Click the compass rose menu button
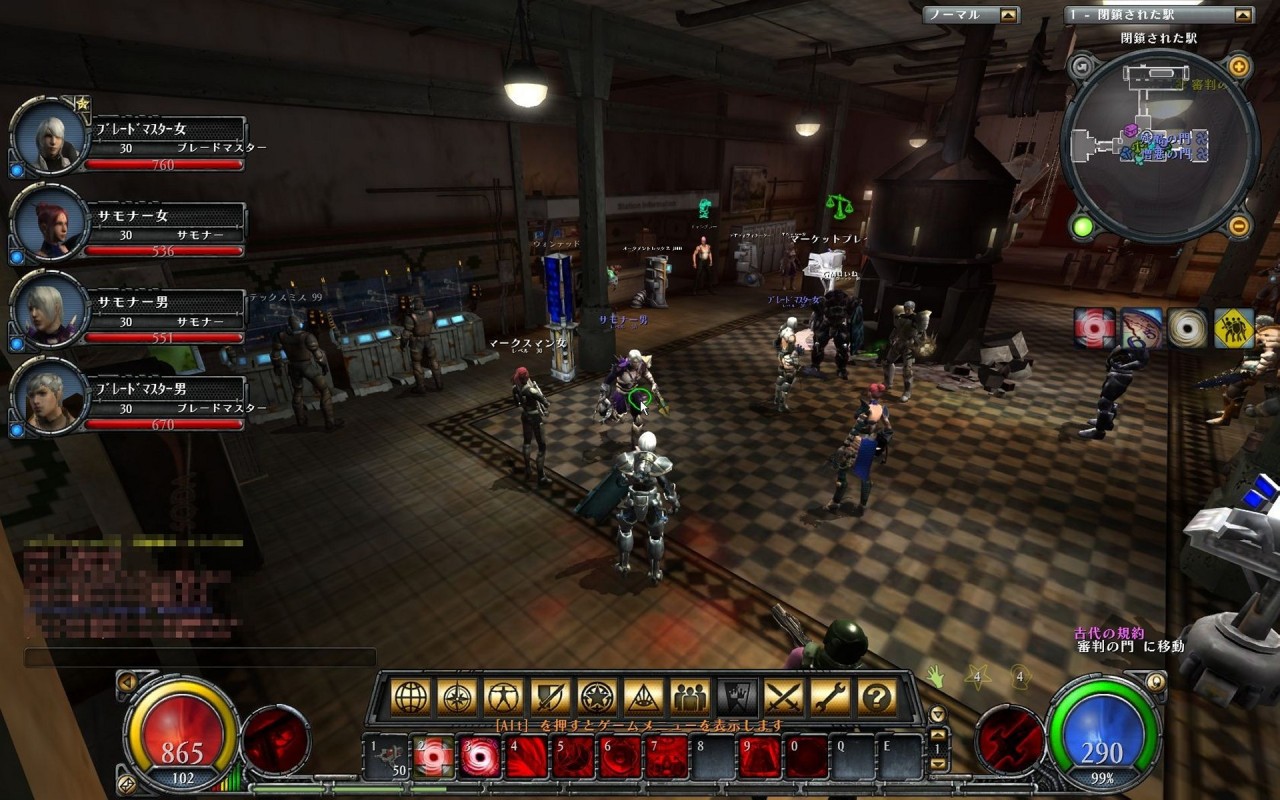1280x800 pixels. click(x=457, y=697)
